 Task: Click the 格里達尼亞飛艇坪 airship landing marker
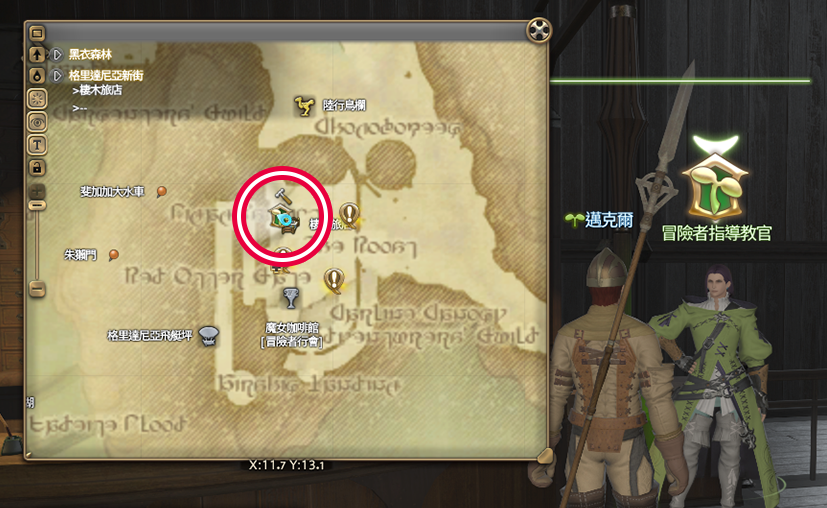(209, 335)
